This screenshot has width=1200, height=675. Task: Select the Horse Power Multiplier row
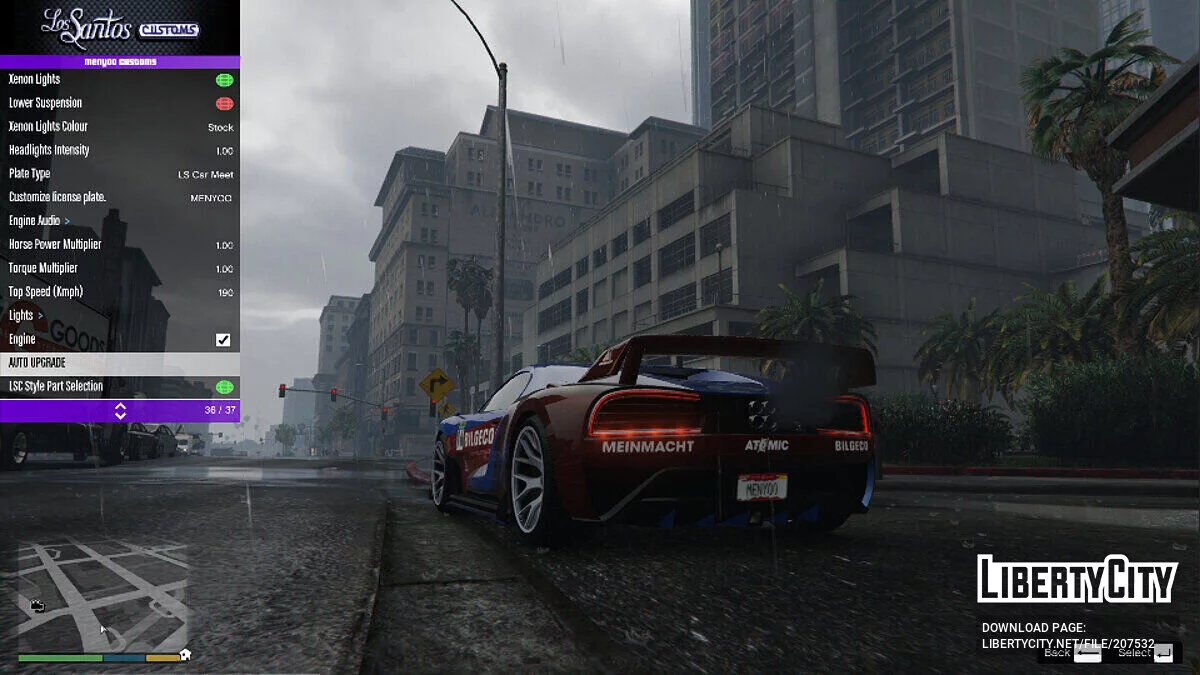120,245
